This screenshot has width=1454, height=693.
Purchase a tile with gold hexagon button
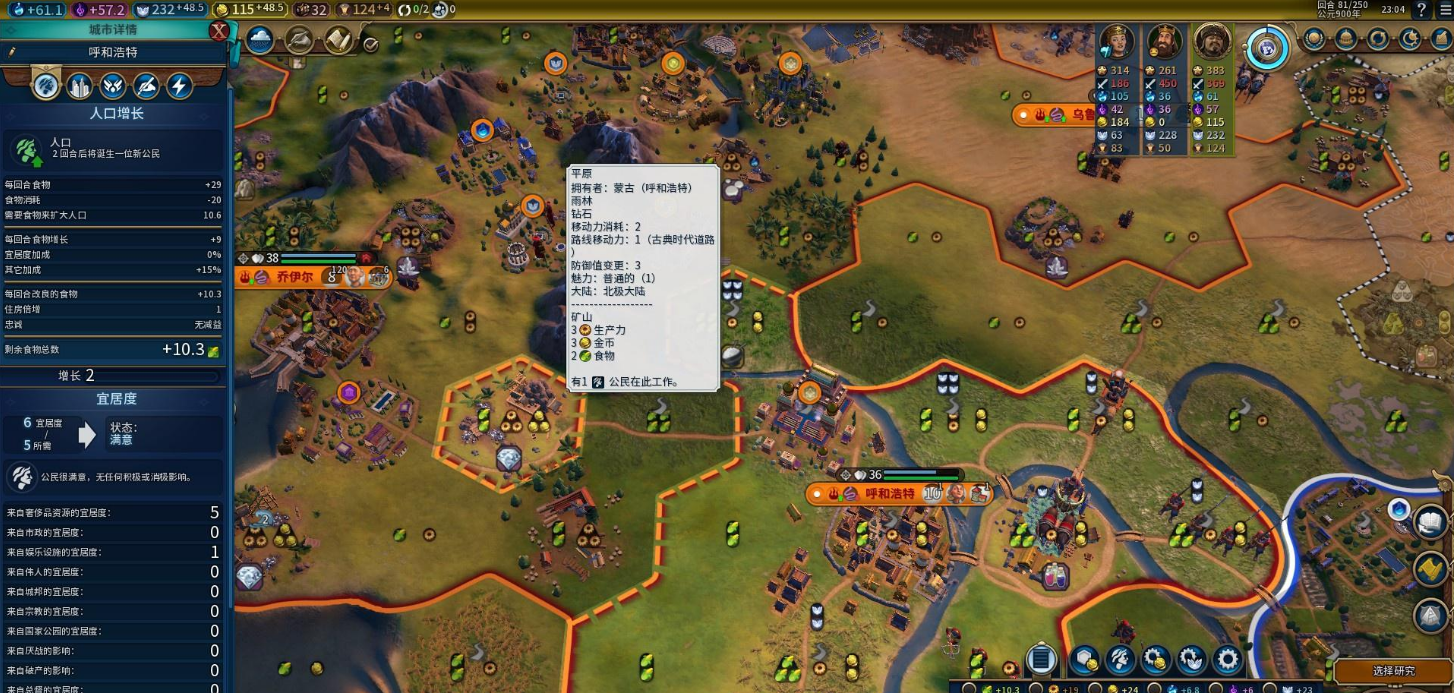click(1085, 659)
